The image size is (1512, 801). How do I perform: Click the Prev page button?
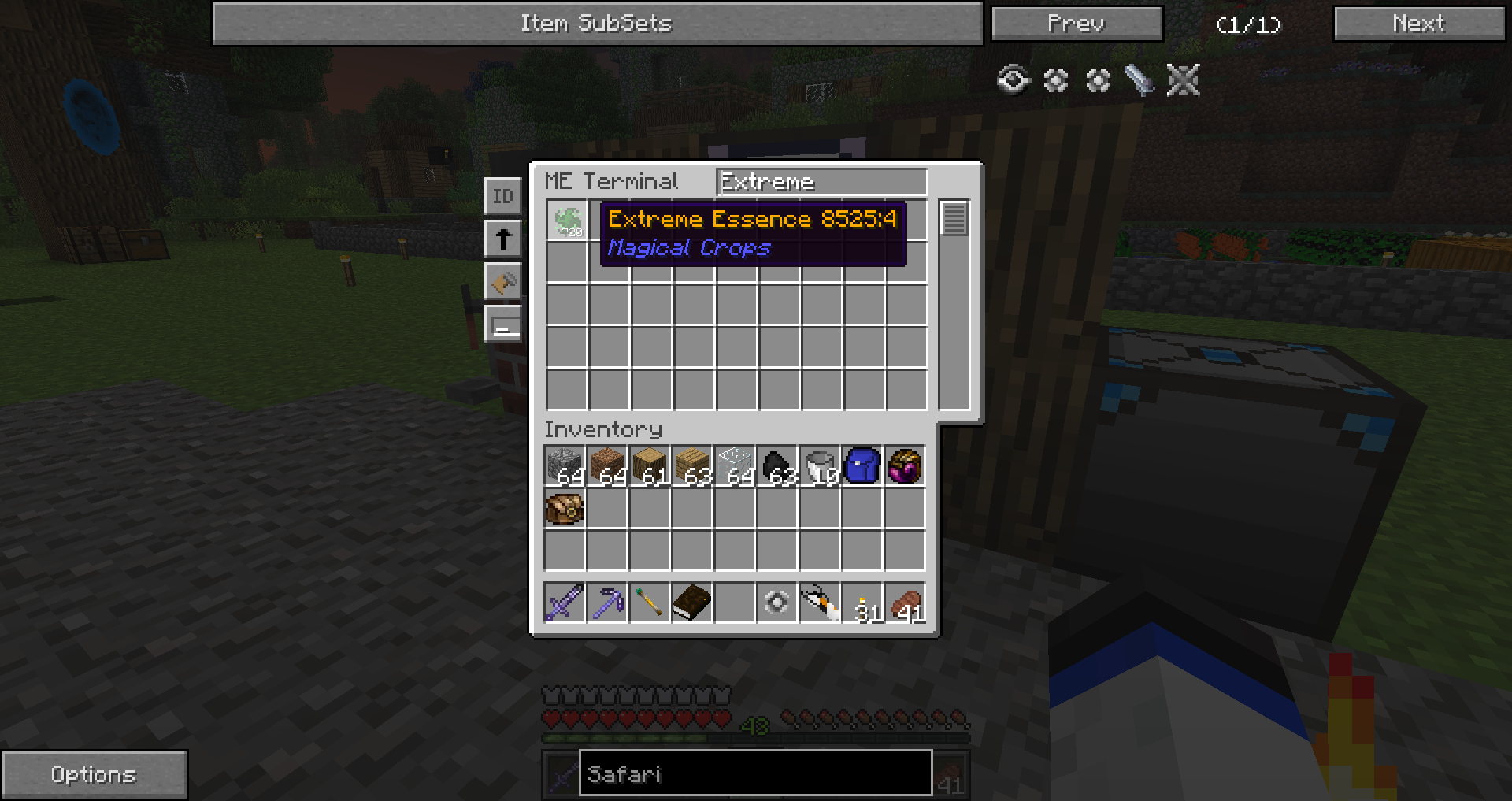pyautogui.click(x=1077, y=24)
